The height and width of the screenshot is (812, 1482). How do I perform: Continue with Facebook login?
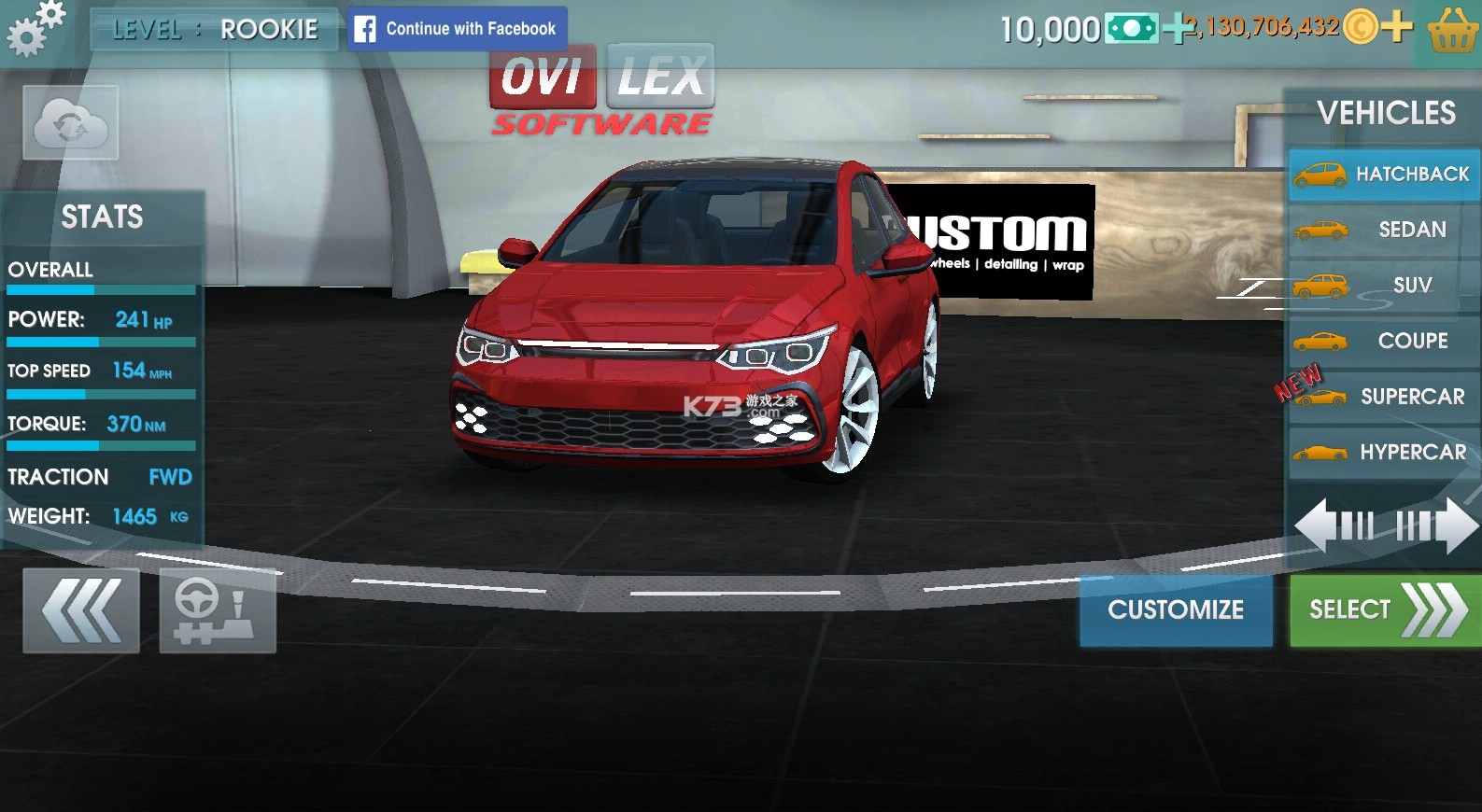coord(457,29)
